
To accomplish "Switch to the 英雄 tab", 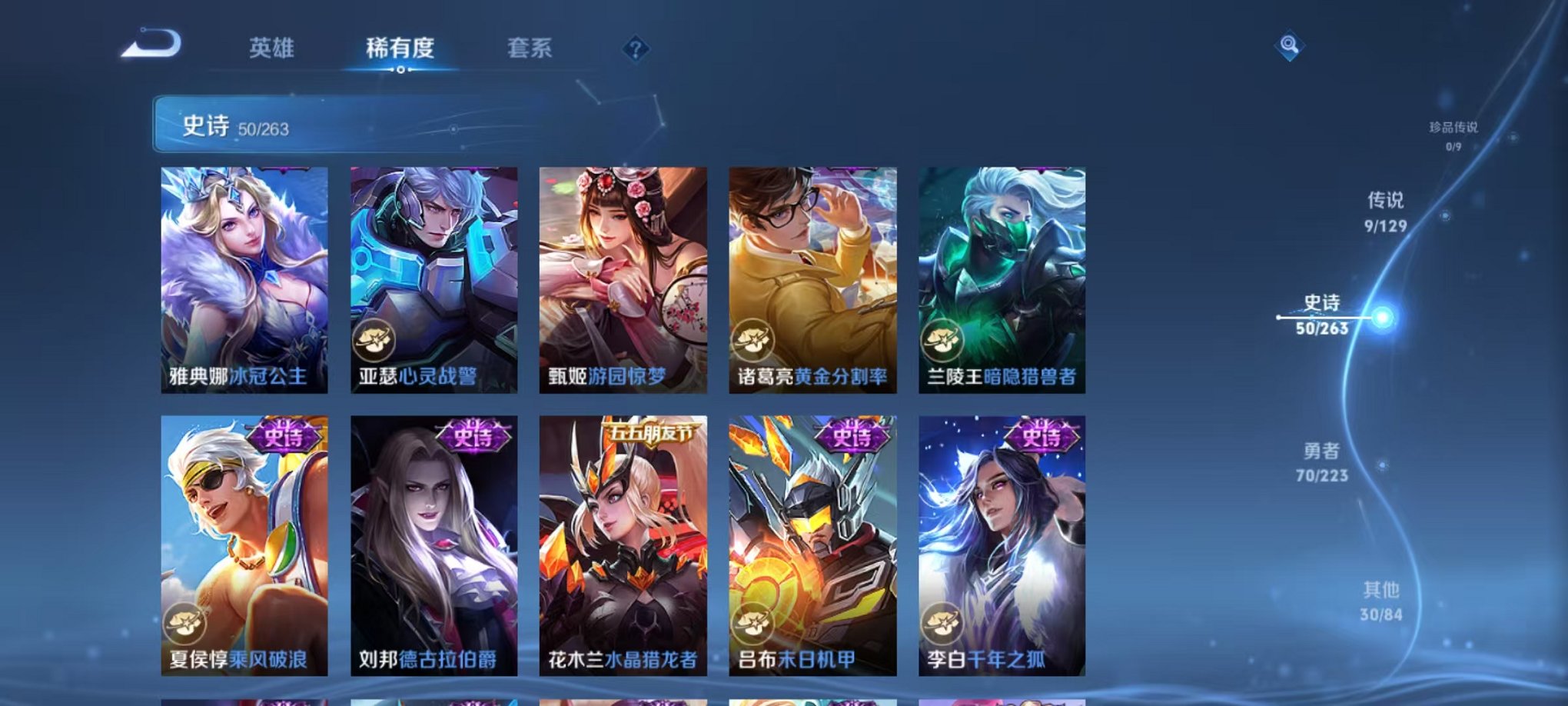I will coord(273,48).
